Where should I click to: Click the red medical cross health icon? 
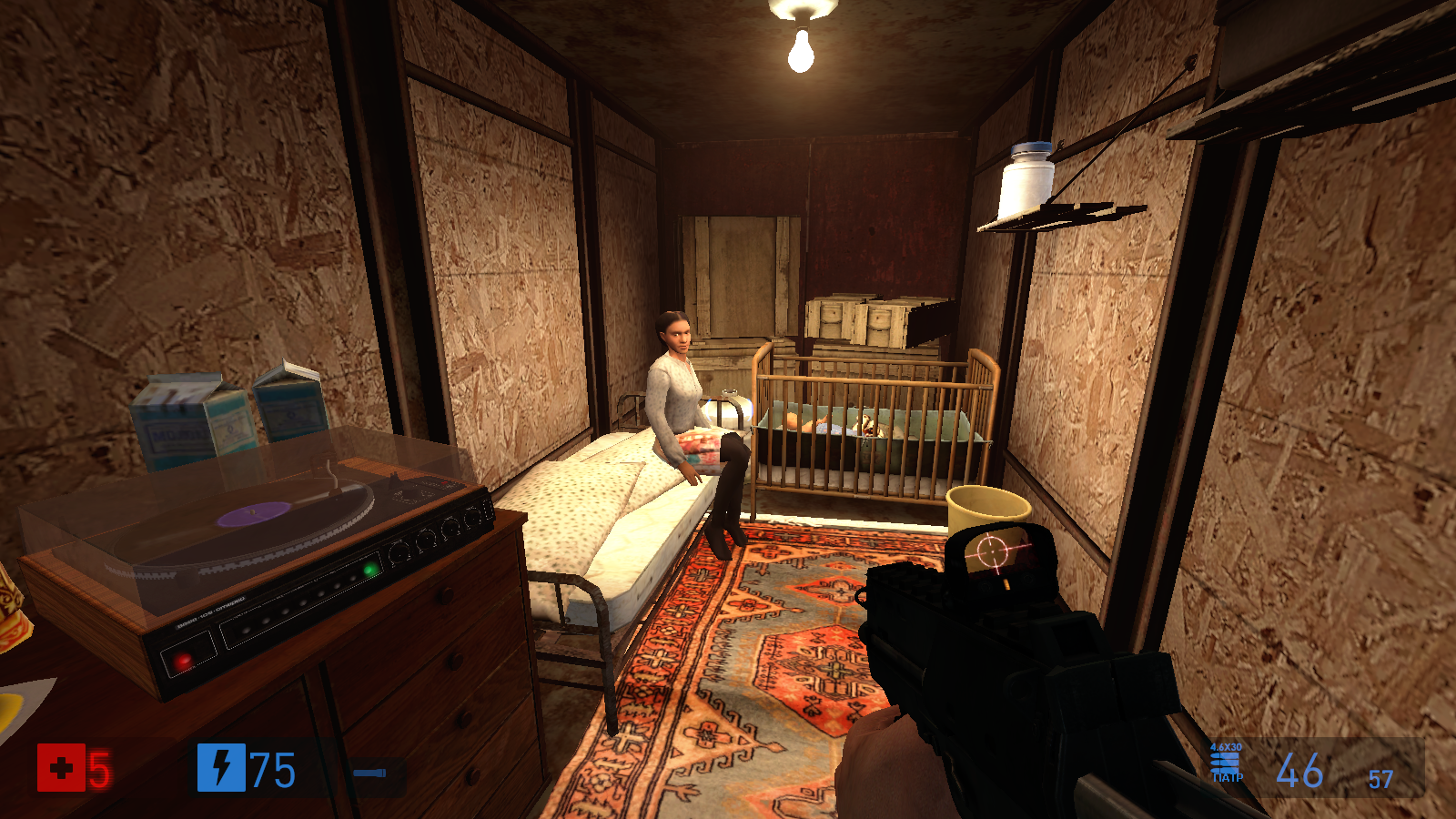pos(60,768)
